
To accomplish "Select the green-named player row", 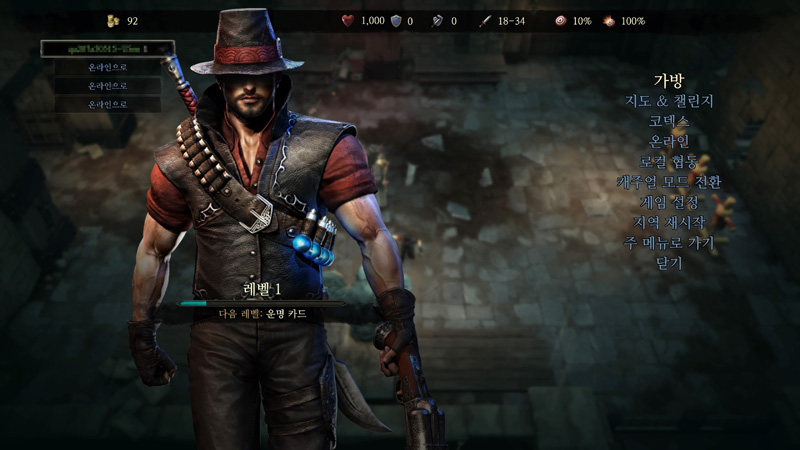I will [107, 48].
